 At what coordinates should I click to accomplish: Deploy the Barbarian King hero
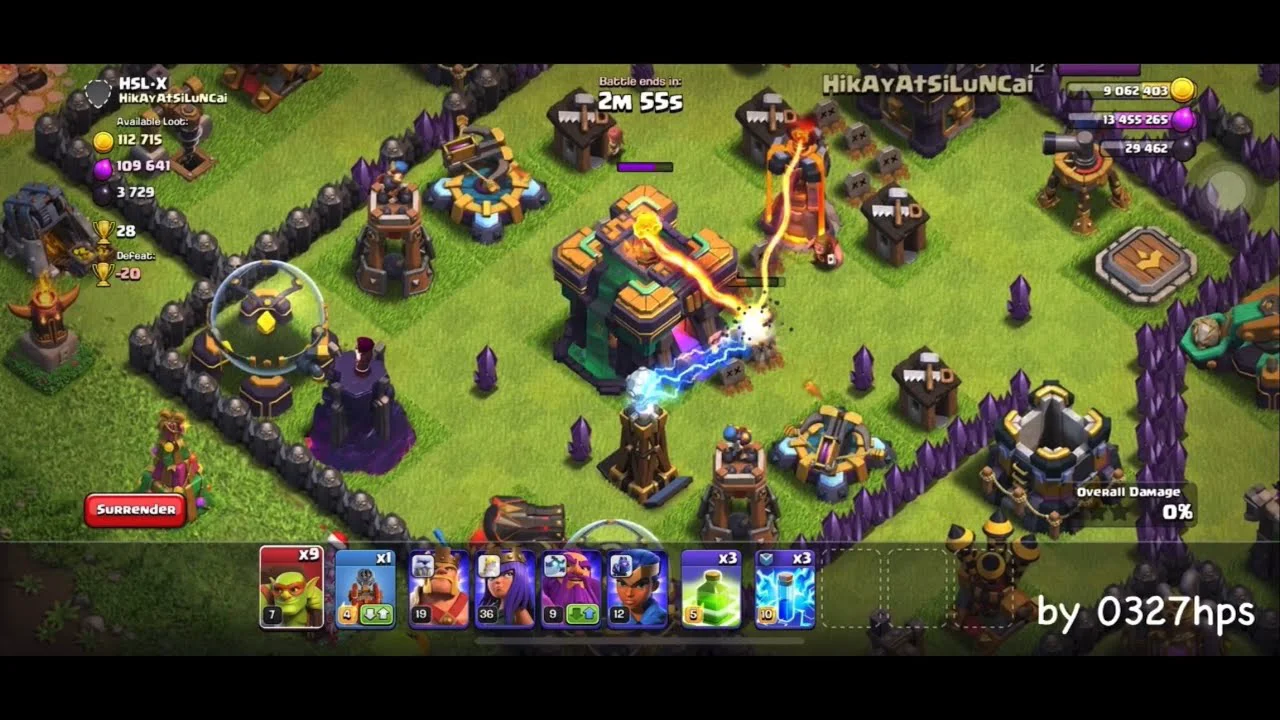(438, 589)
